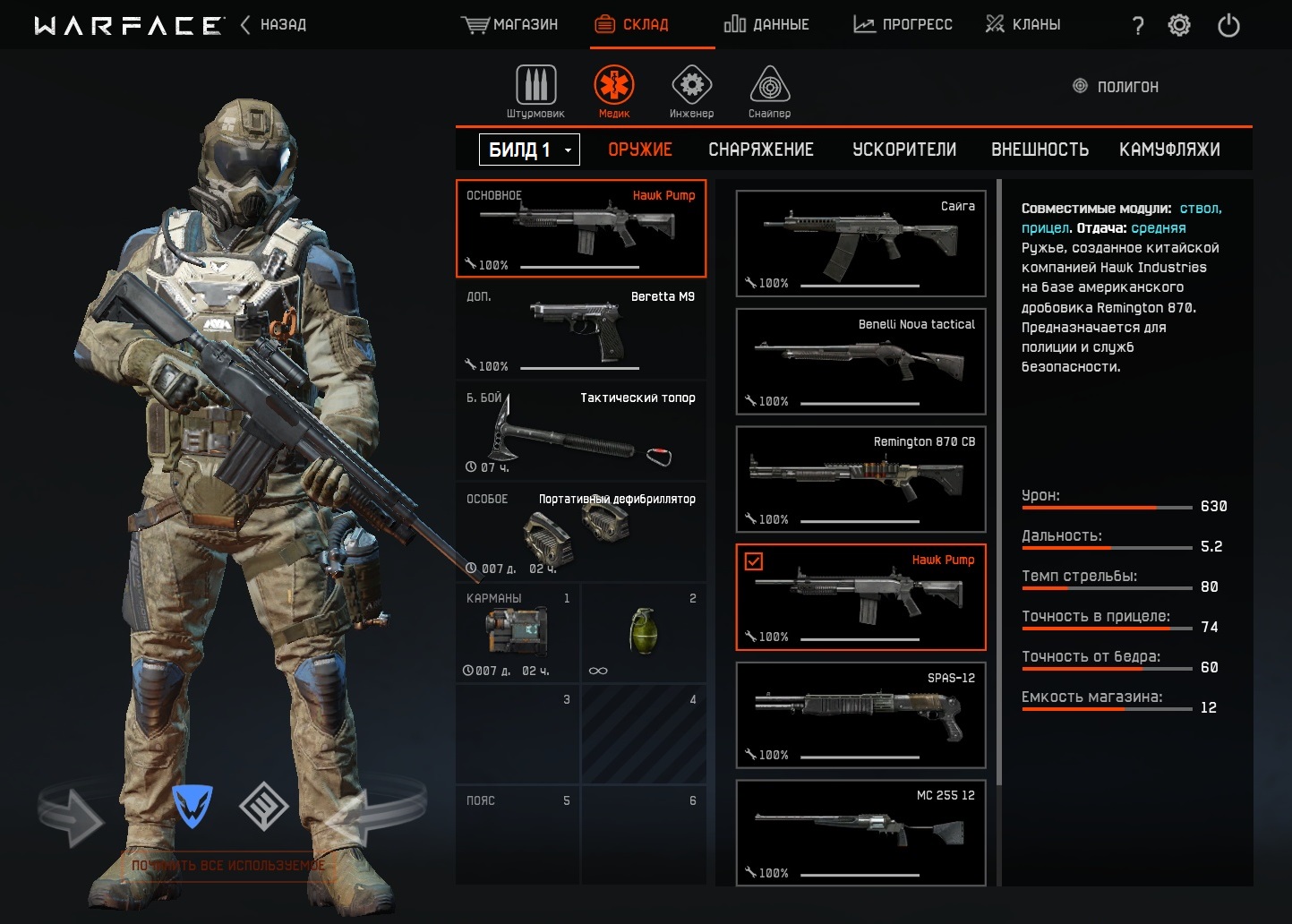Click the power quit icon
1292x924 pixels.
click(1228, 25)
